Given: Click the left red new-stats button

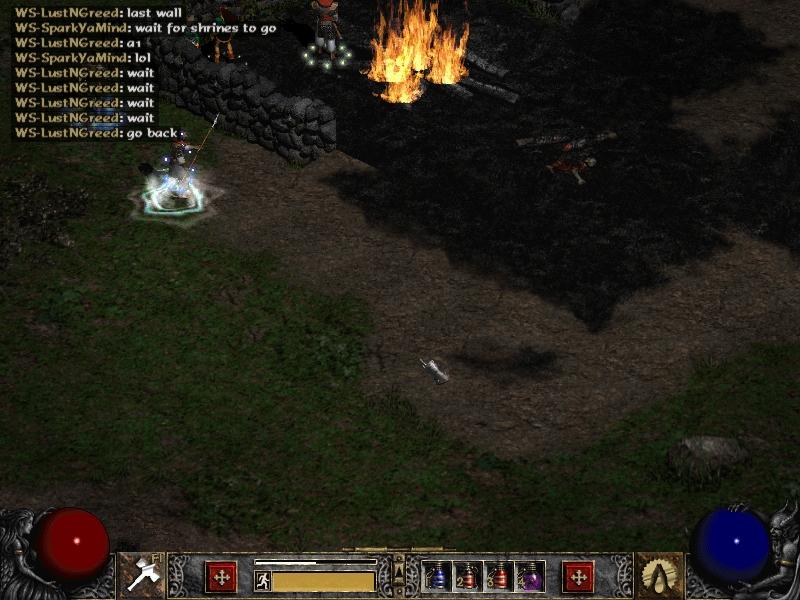Looking at the screenshot, I should pyautogui.click(x=221, y=576).
